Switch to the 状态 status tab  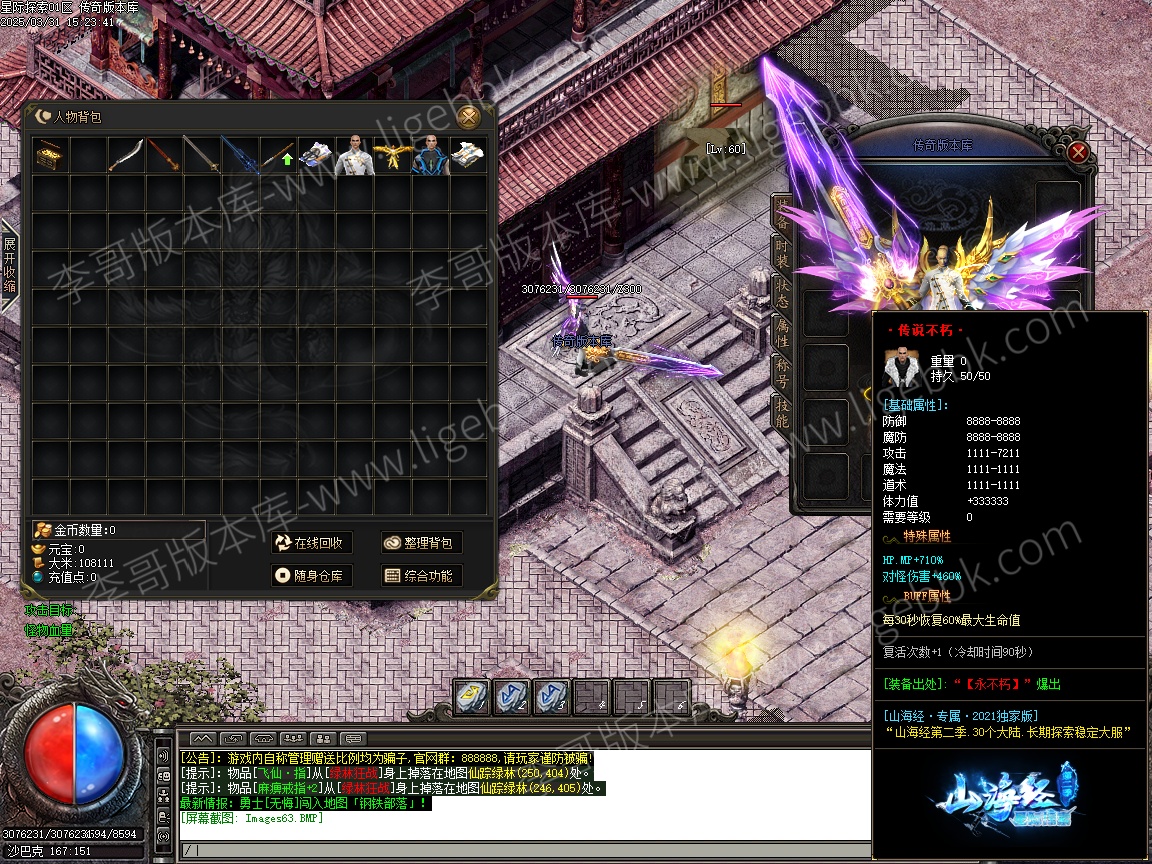(x=782, y=292)
